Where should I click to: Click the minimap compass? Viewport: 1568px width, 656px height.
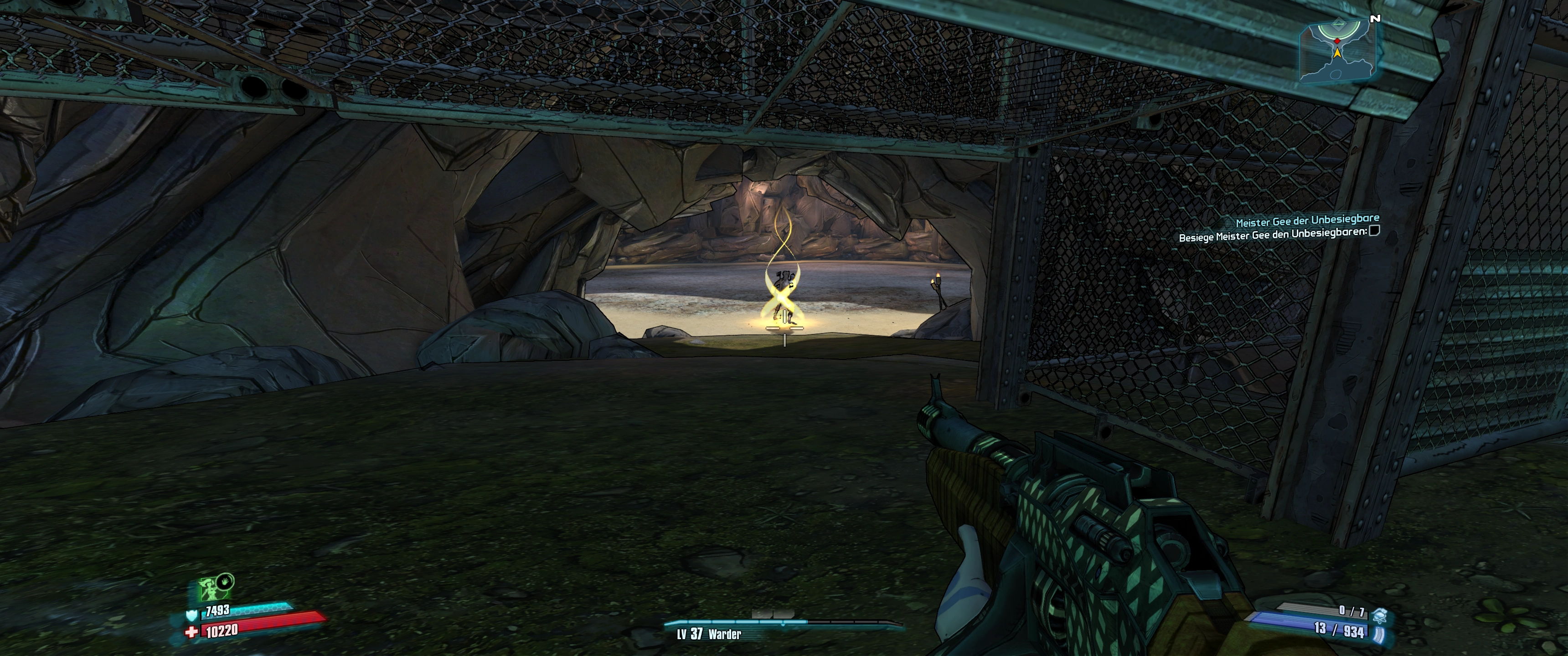coord(1337,50)
